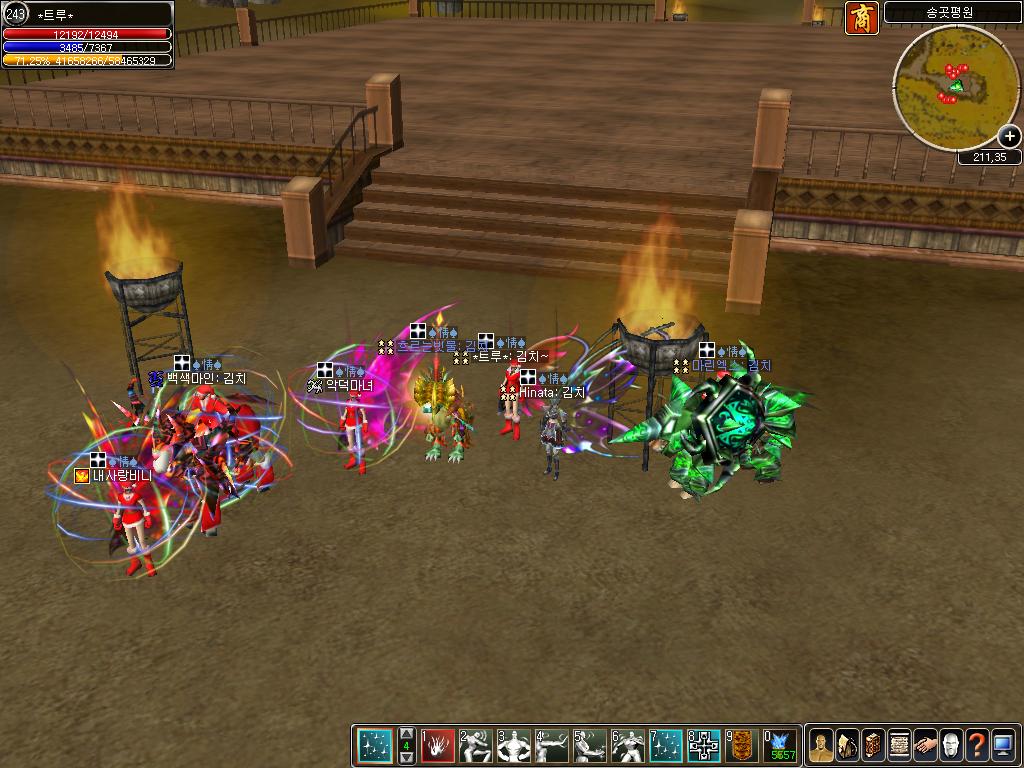Zoom the minimap with the plus button
This screenshot has height=768, width=1024.
(1009, 137)
